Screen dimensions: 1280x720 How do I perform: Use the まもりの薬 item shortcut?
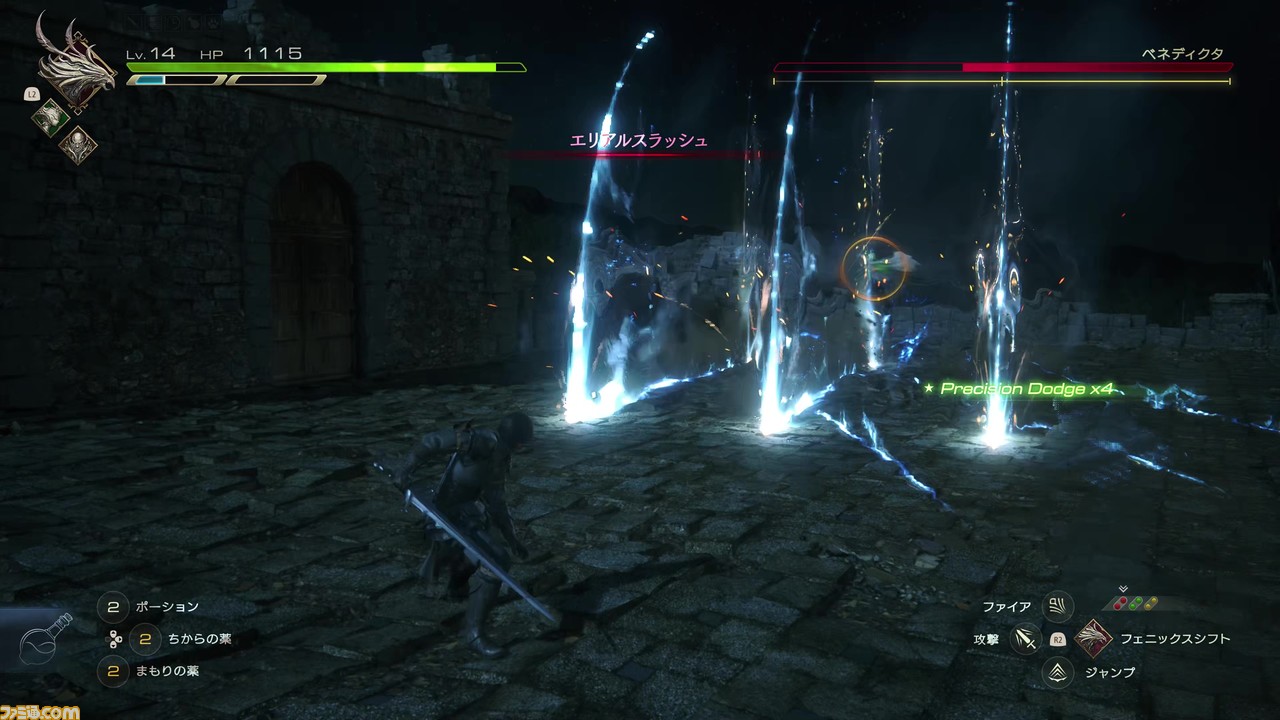(x=113, y=671)
